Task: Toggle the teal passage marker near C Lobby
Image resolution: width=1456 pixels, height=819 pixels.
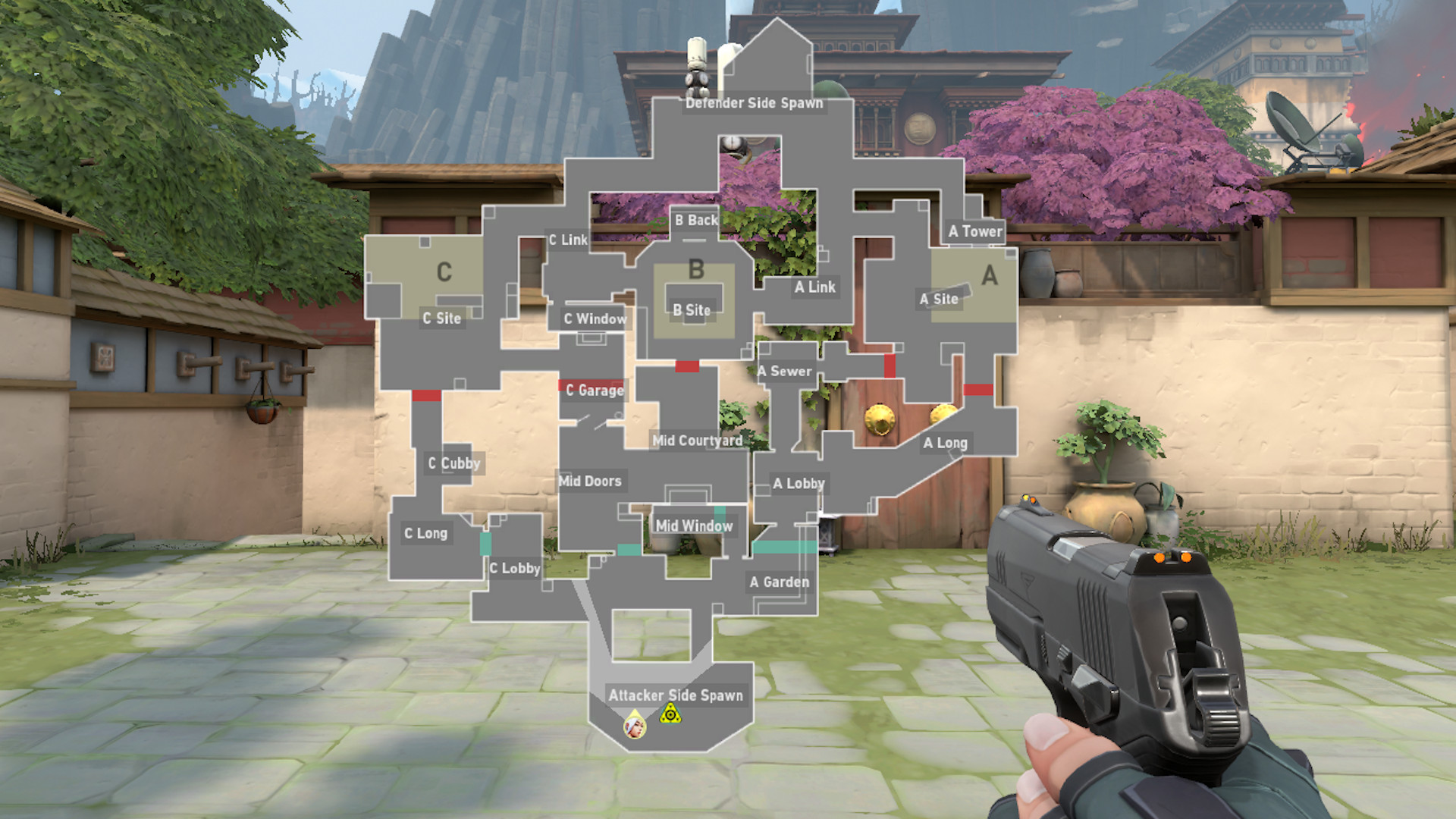Action: click(x=486, y=545)
